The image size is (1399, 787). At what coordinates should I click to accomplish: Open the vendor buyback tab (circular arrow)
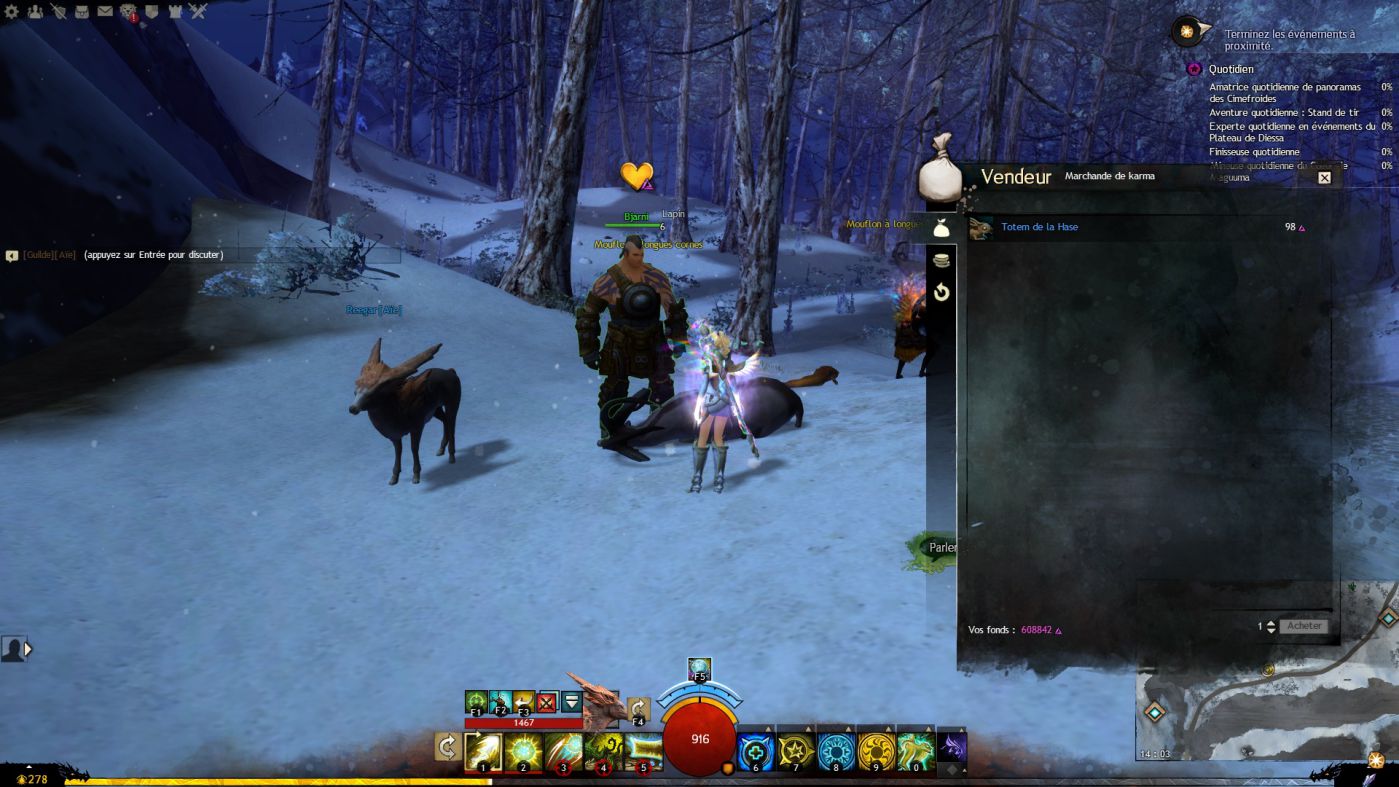pos(941,293)
